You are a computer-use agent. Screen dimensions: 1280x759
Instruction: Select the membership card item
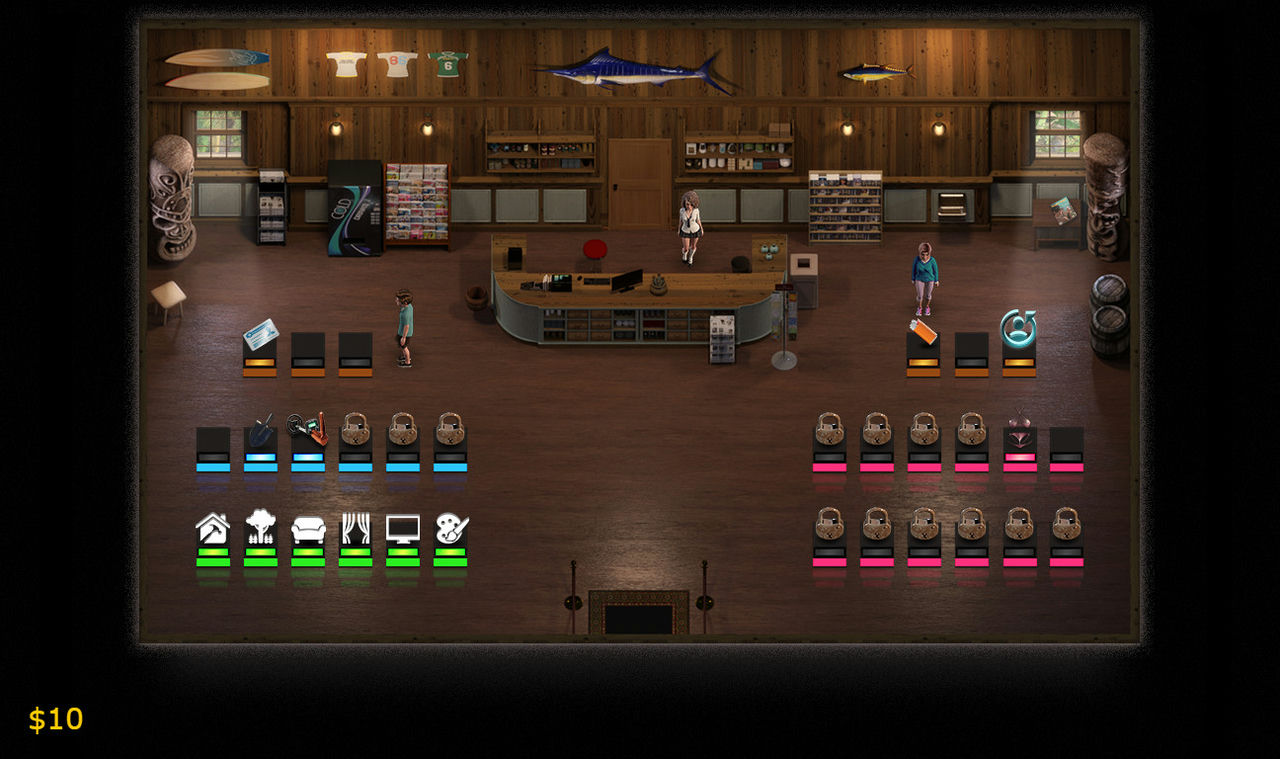pos(260,334)
